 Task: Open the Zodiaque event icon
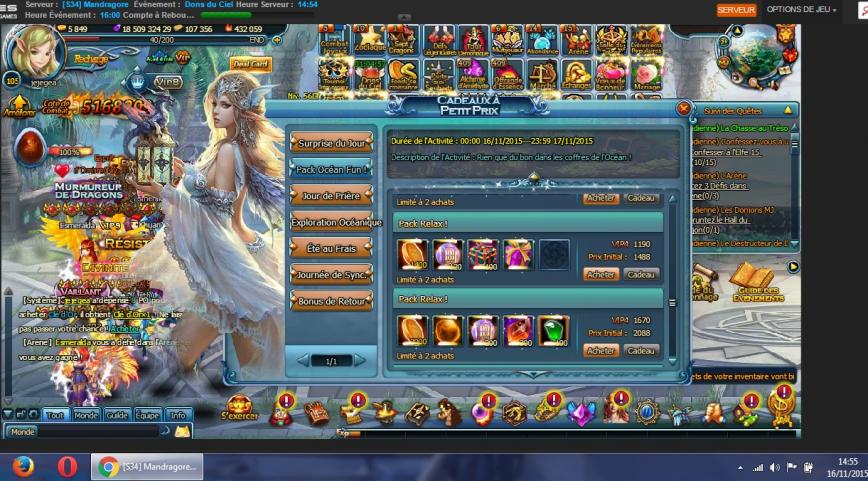coord(368,43)
